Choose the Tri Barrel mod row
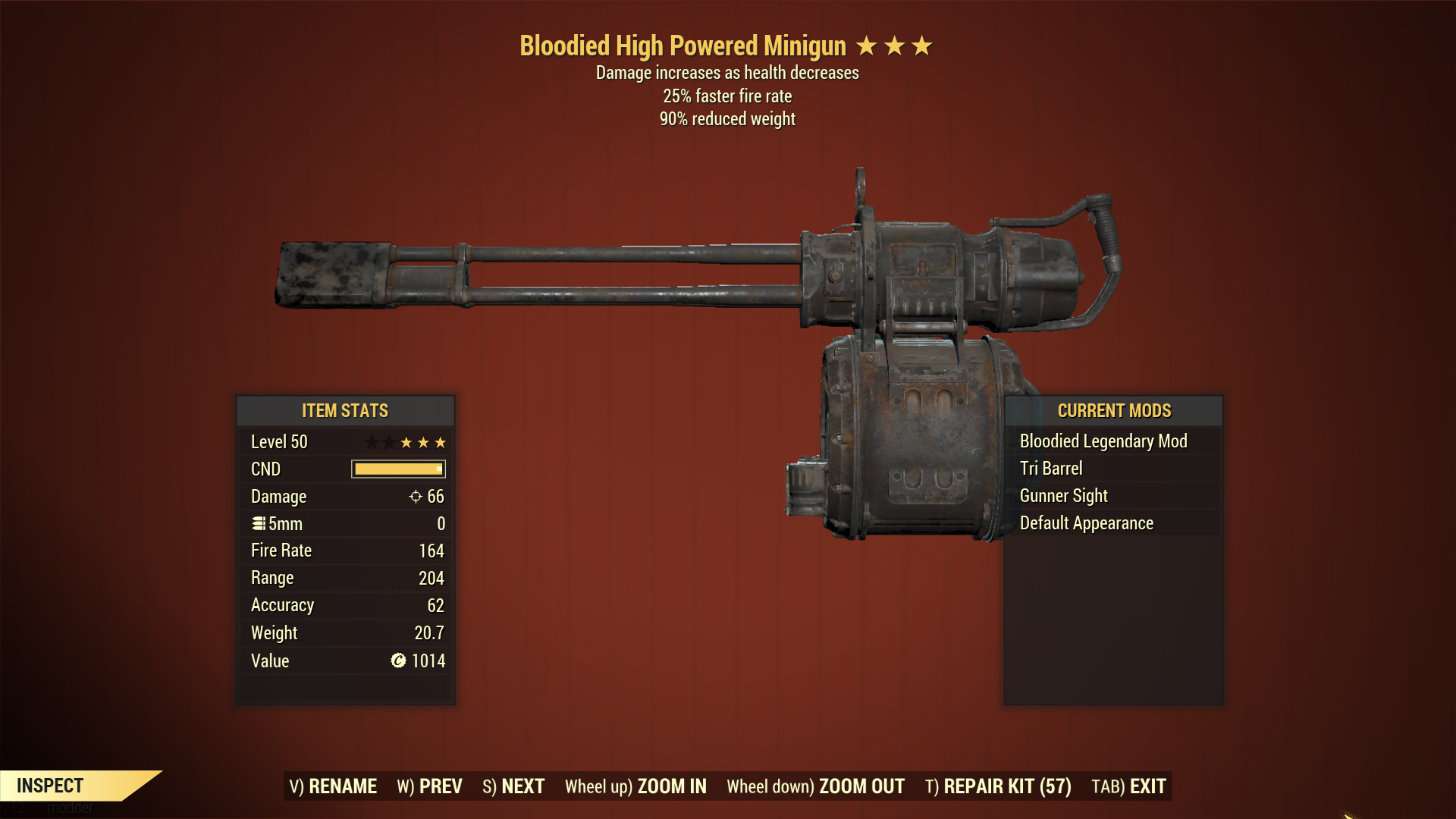 1051,469
